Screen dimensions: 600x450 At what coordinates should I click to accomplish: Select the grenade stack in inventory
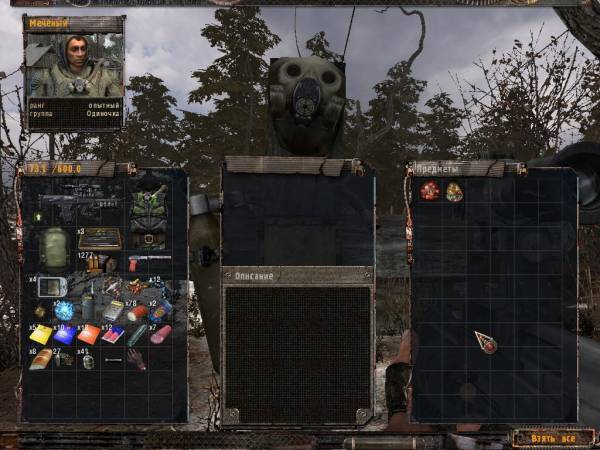88,359
